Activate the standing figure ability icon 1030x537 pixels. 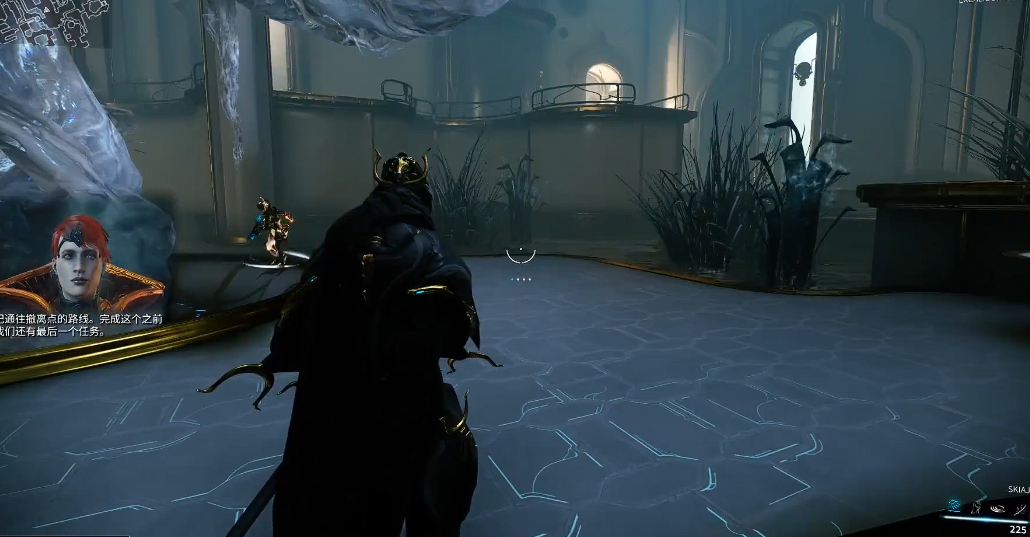coord(976,508)
